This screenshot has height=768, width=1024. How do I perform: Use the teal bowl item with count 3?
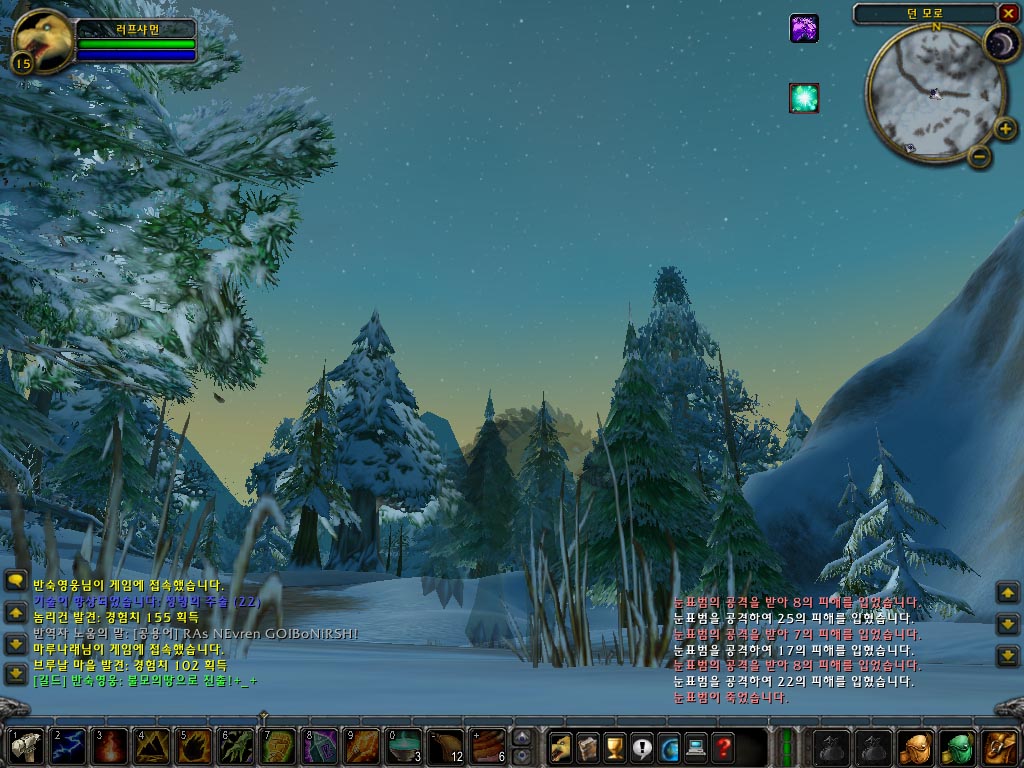(404, 747)
